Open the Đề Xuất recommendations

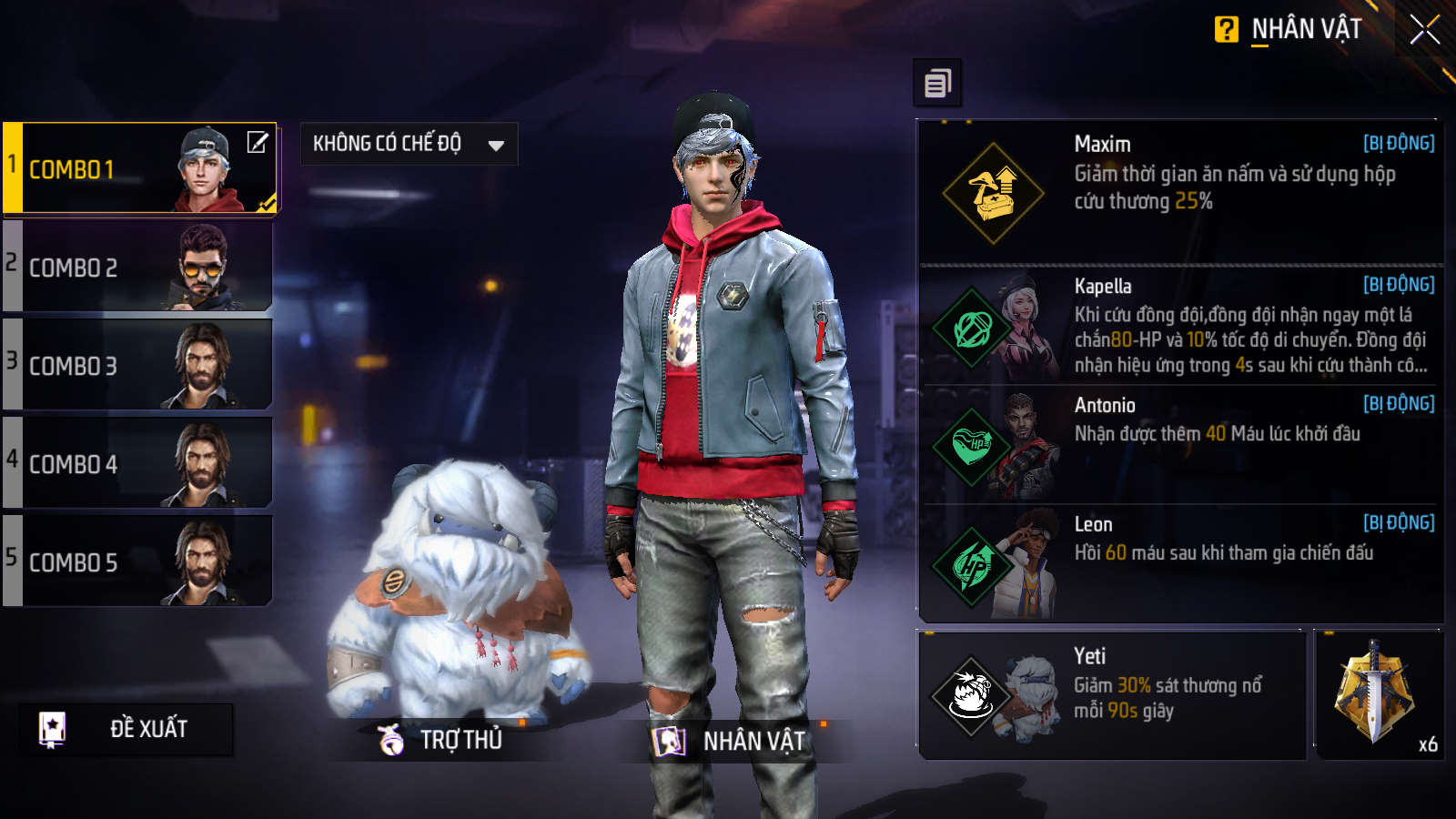pos(126,729)
